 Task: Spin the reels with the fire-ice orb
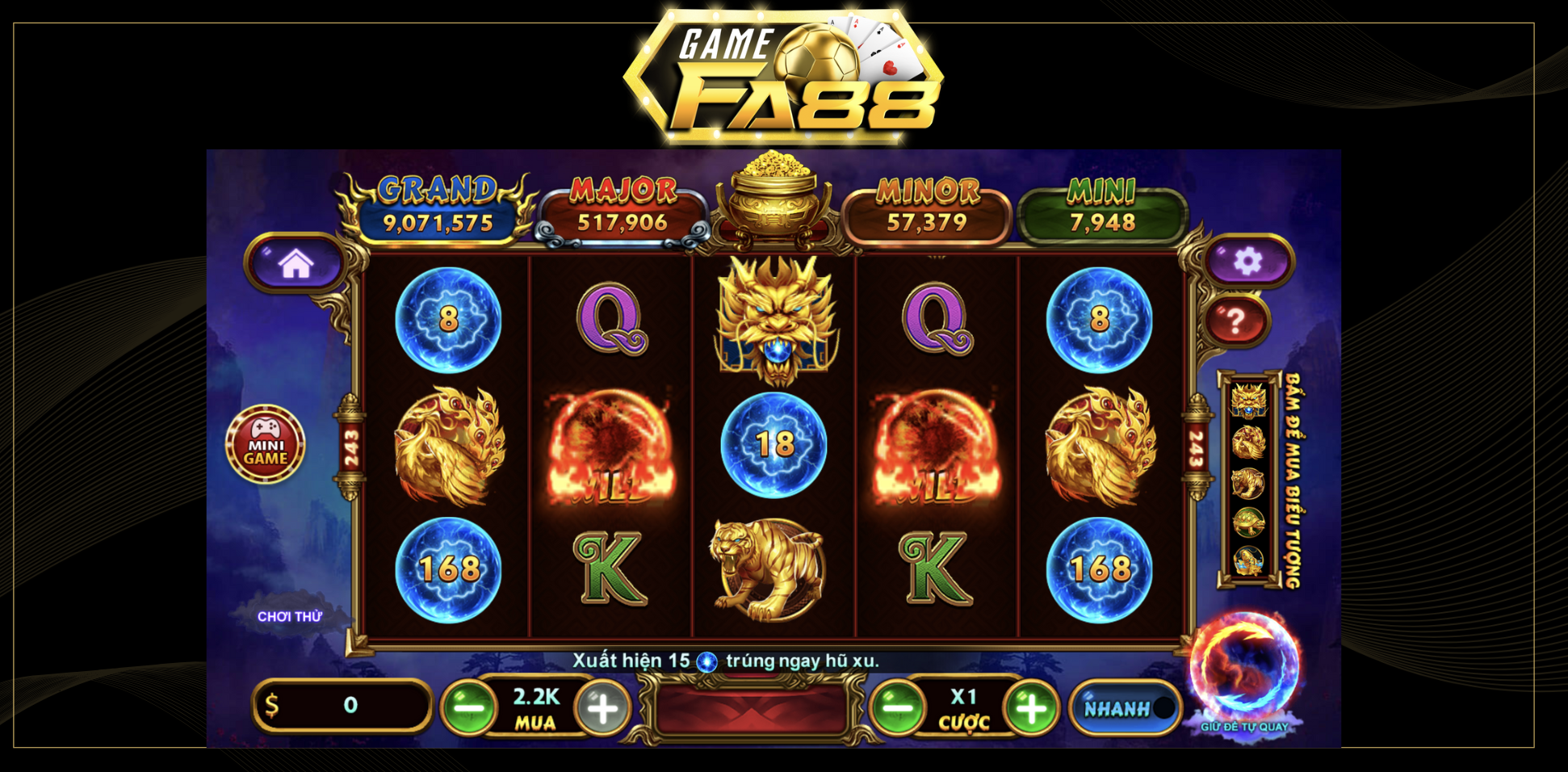coord(1244,666)
